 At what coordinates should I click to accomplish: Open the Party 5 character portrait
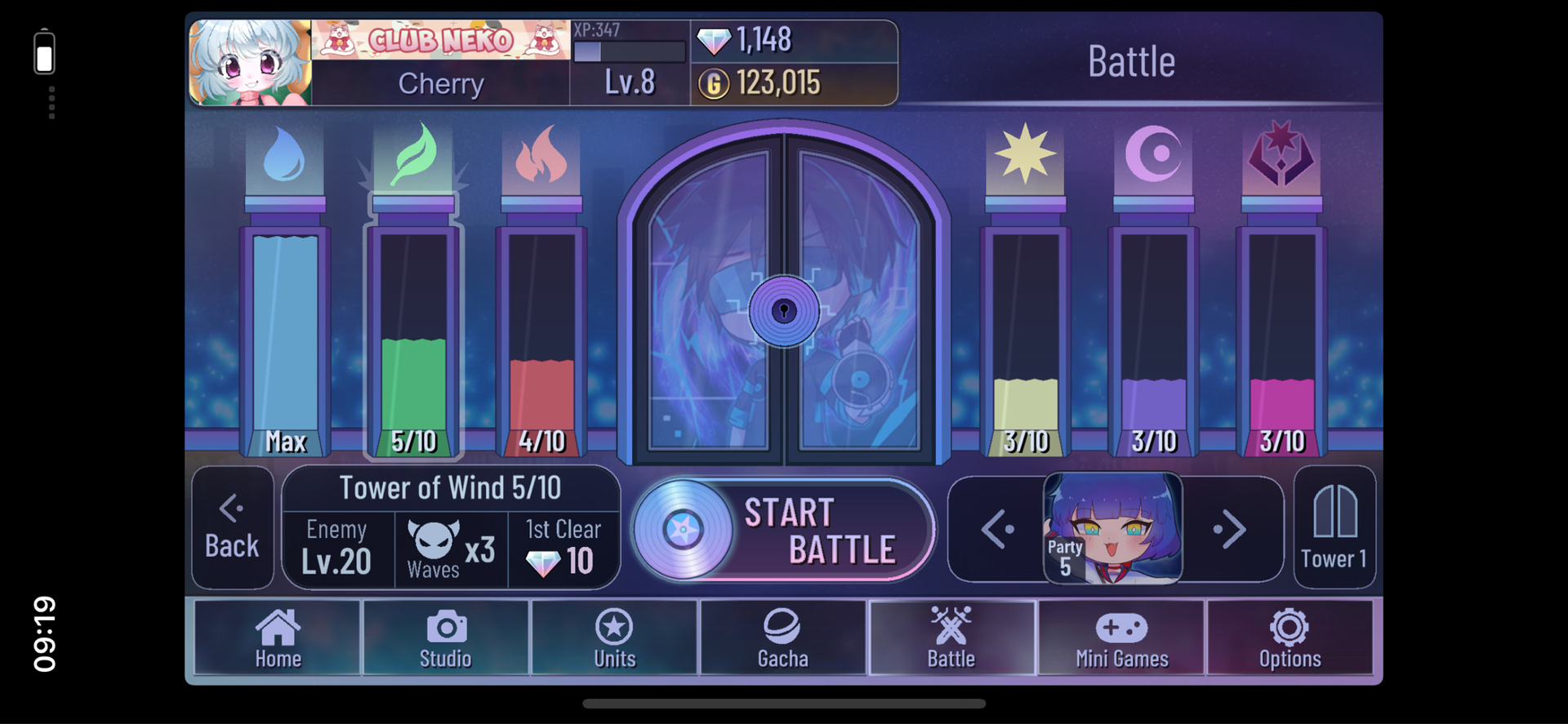pos(1113,528)
